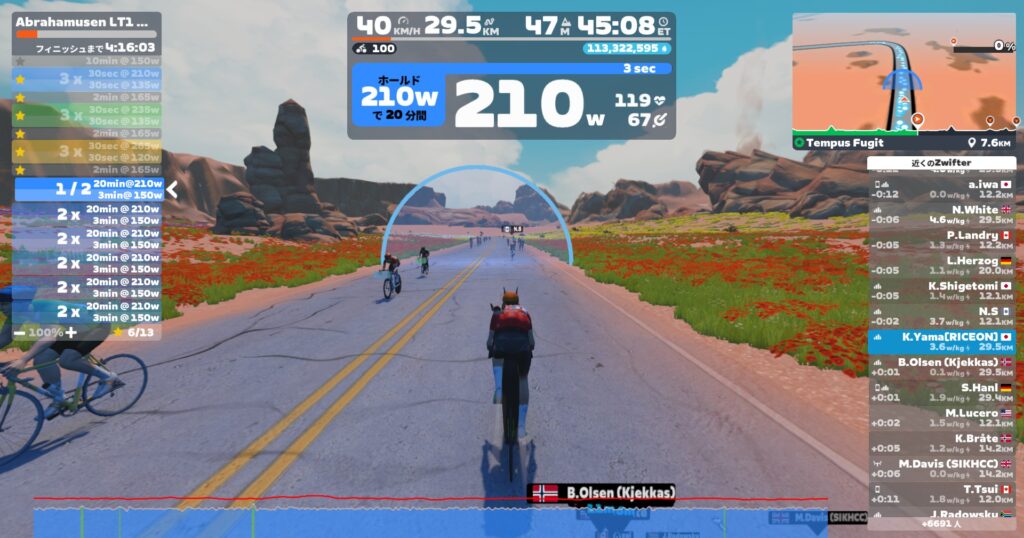Viewport: 1024px width, 538px height.
Task: Decrease workout intensity with the minus button
Action: click(20, 332)
